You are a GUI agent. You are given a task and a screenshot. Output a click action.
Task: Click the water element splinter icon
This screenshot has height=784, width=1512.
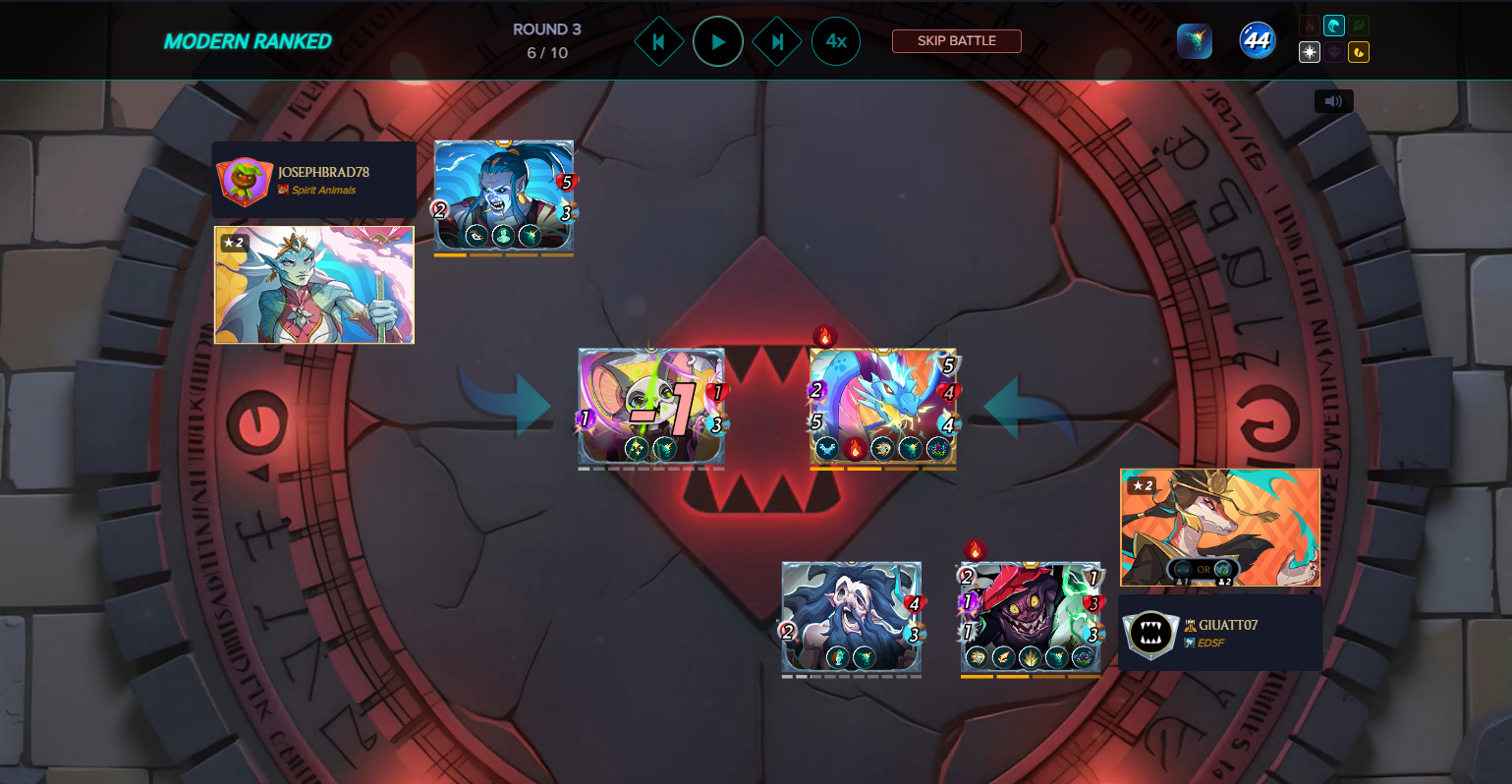1334,27
